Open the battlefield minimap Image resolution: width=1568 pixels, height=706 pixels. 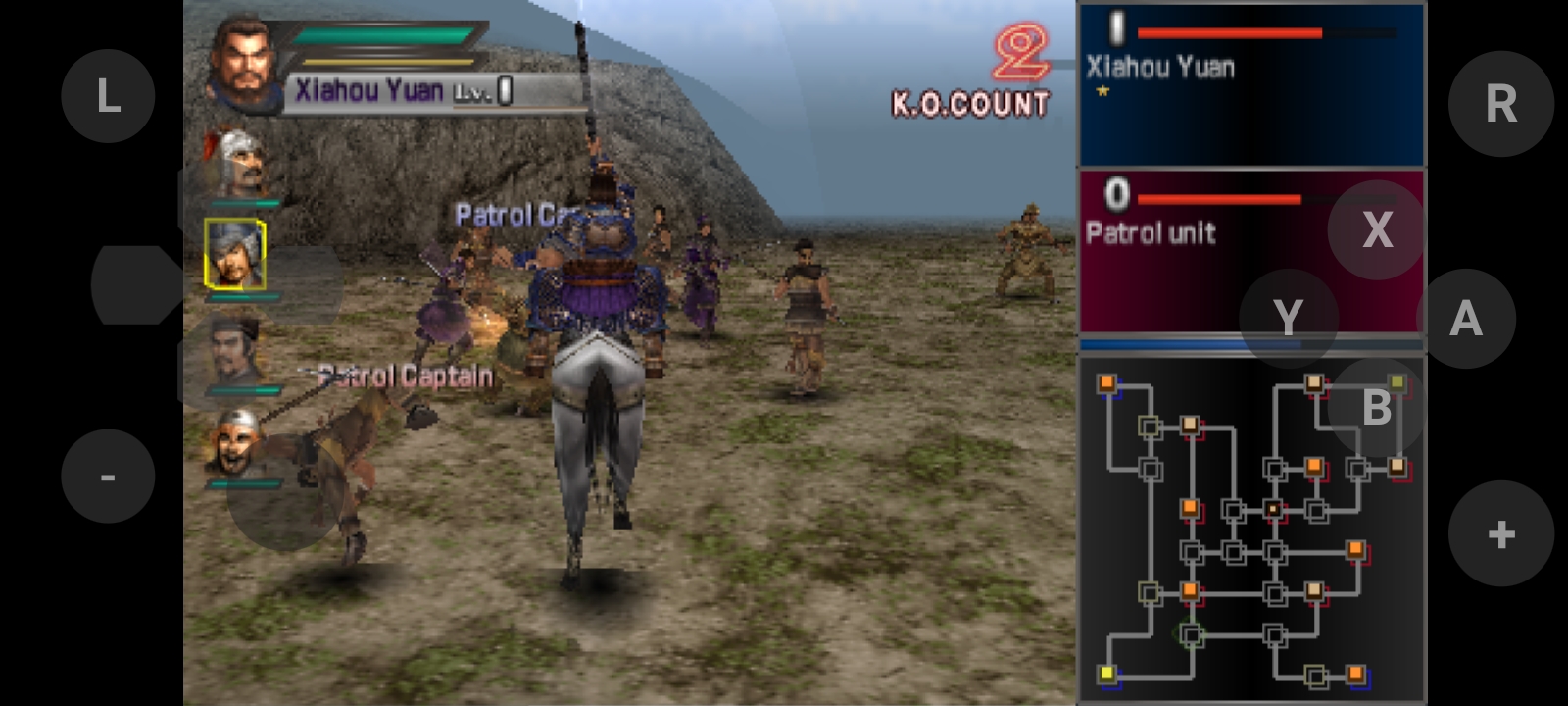[1250, 529]
